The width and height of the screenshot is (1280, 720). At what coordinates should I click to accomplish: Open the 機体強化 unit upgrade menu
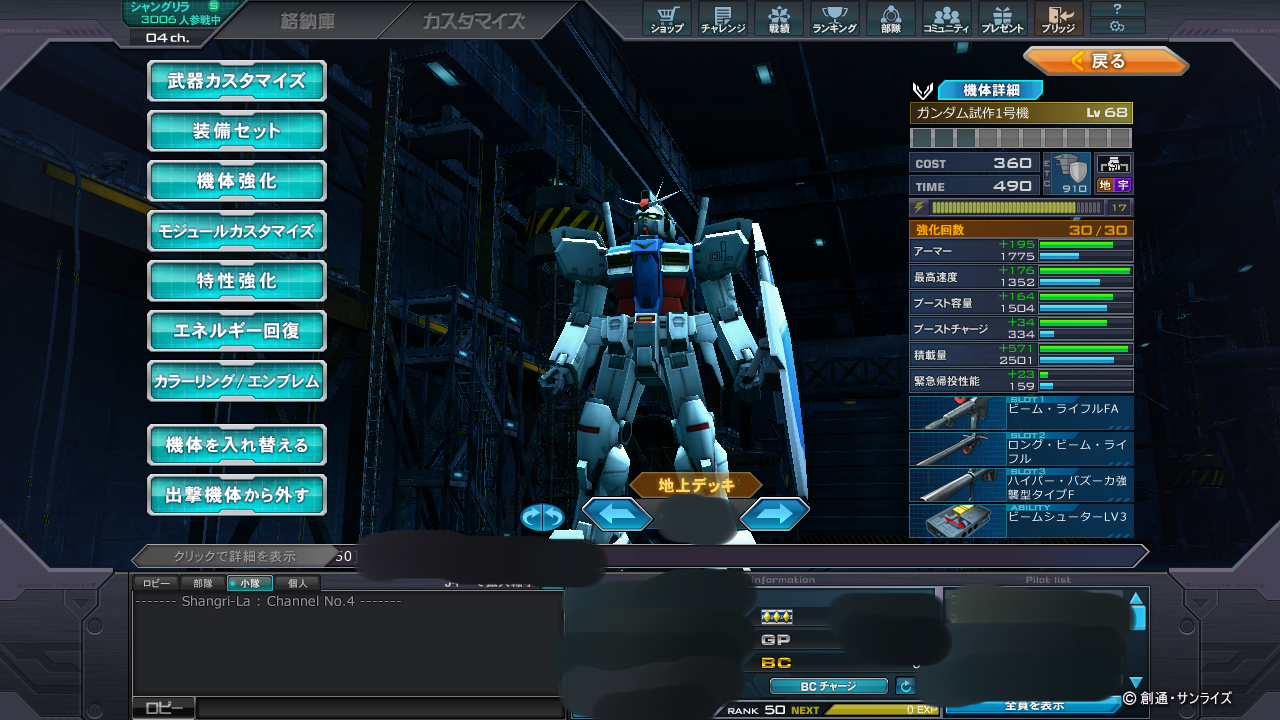click(237, 181)
